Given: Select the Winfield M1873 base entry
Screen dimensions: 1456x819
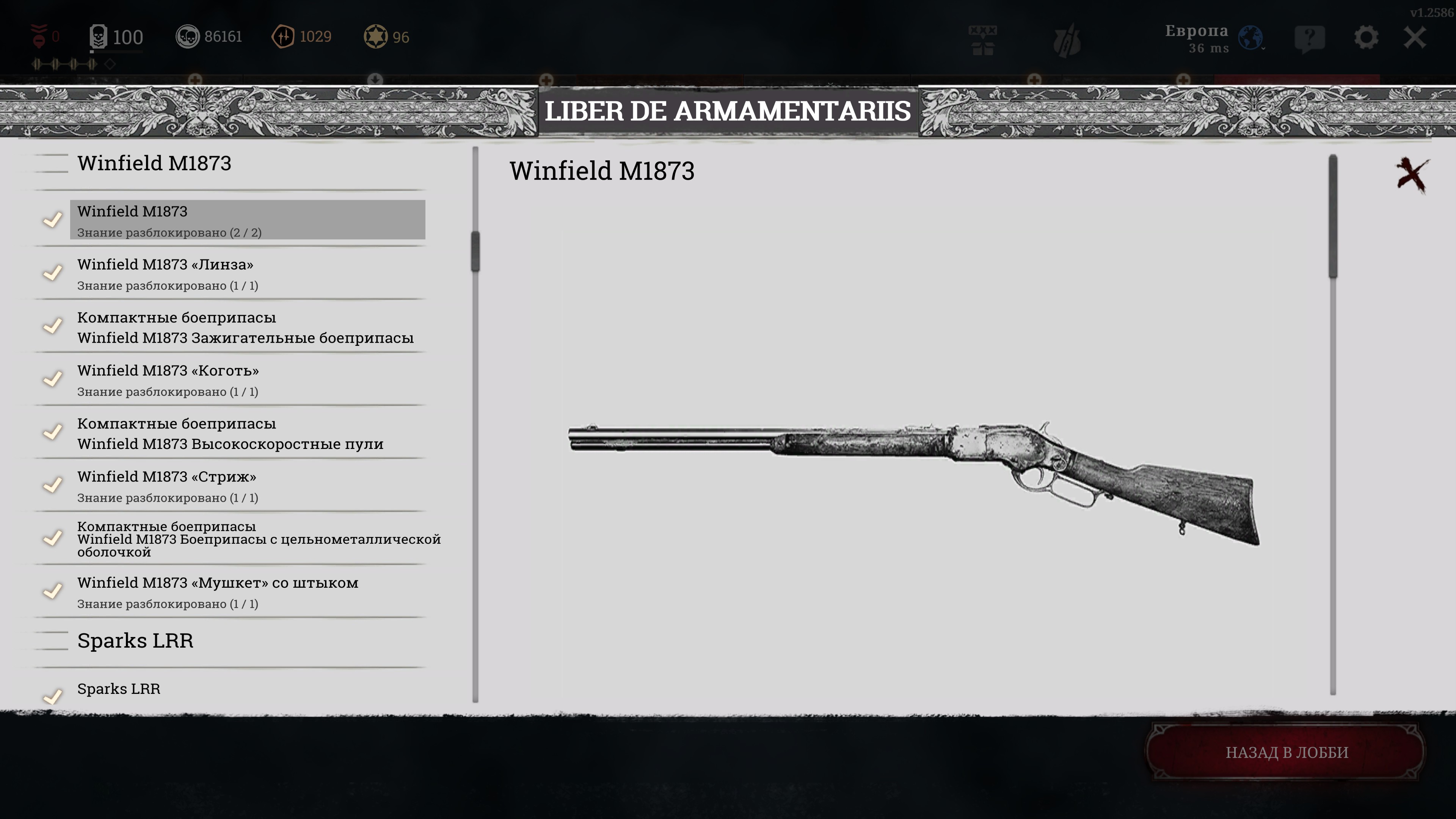Looking at the screenshot, I should tap(247, 220).
